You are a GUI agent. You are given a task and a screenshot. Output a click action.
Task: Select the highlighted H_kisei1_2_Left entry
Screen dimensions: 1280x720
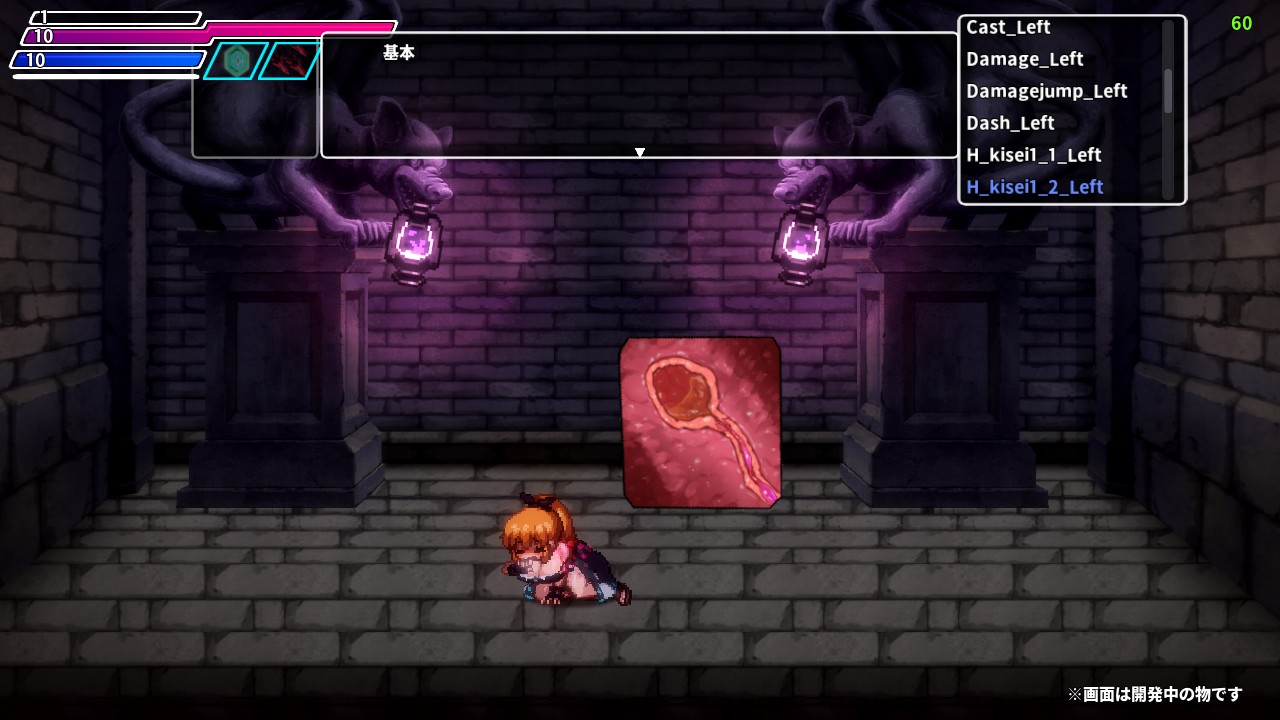(x=1034, y=188)
